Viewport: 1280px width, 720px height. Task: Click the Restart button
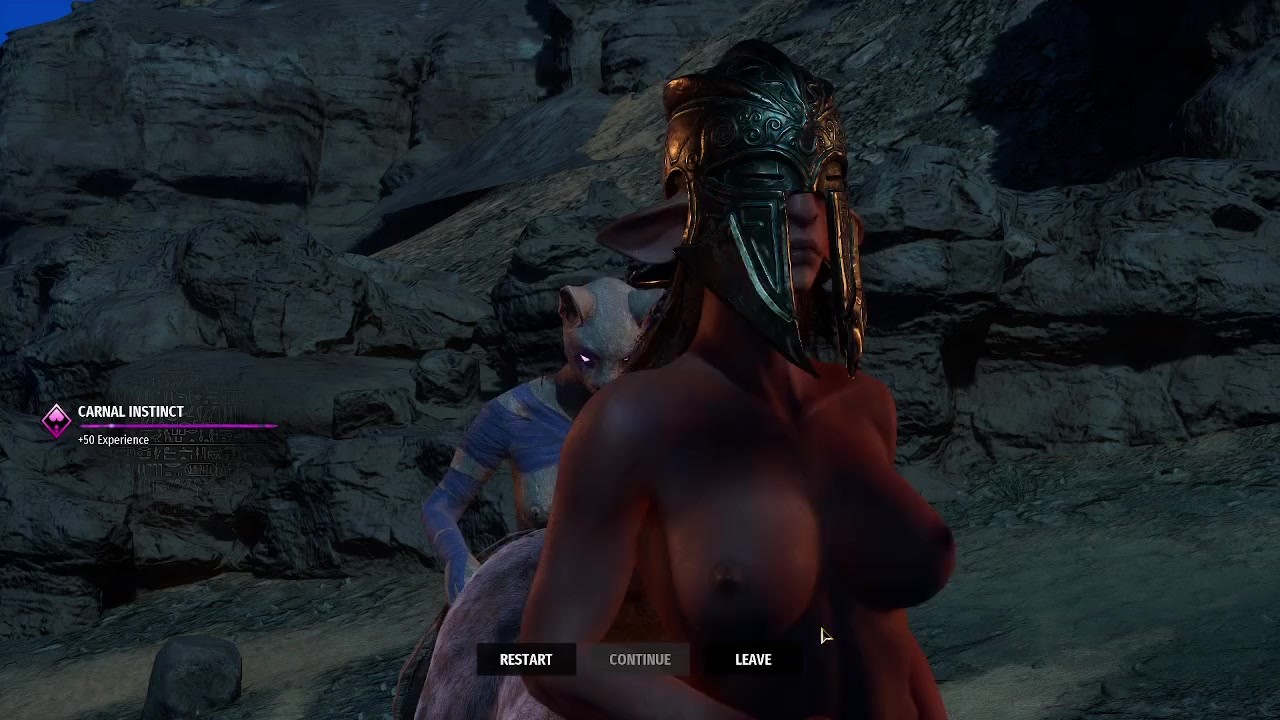[x=526, y=659]
